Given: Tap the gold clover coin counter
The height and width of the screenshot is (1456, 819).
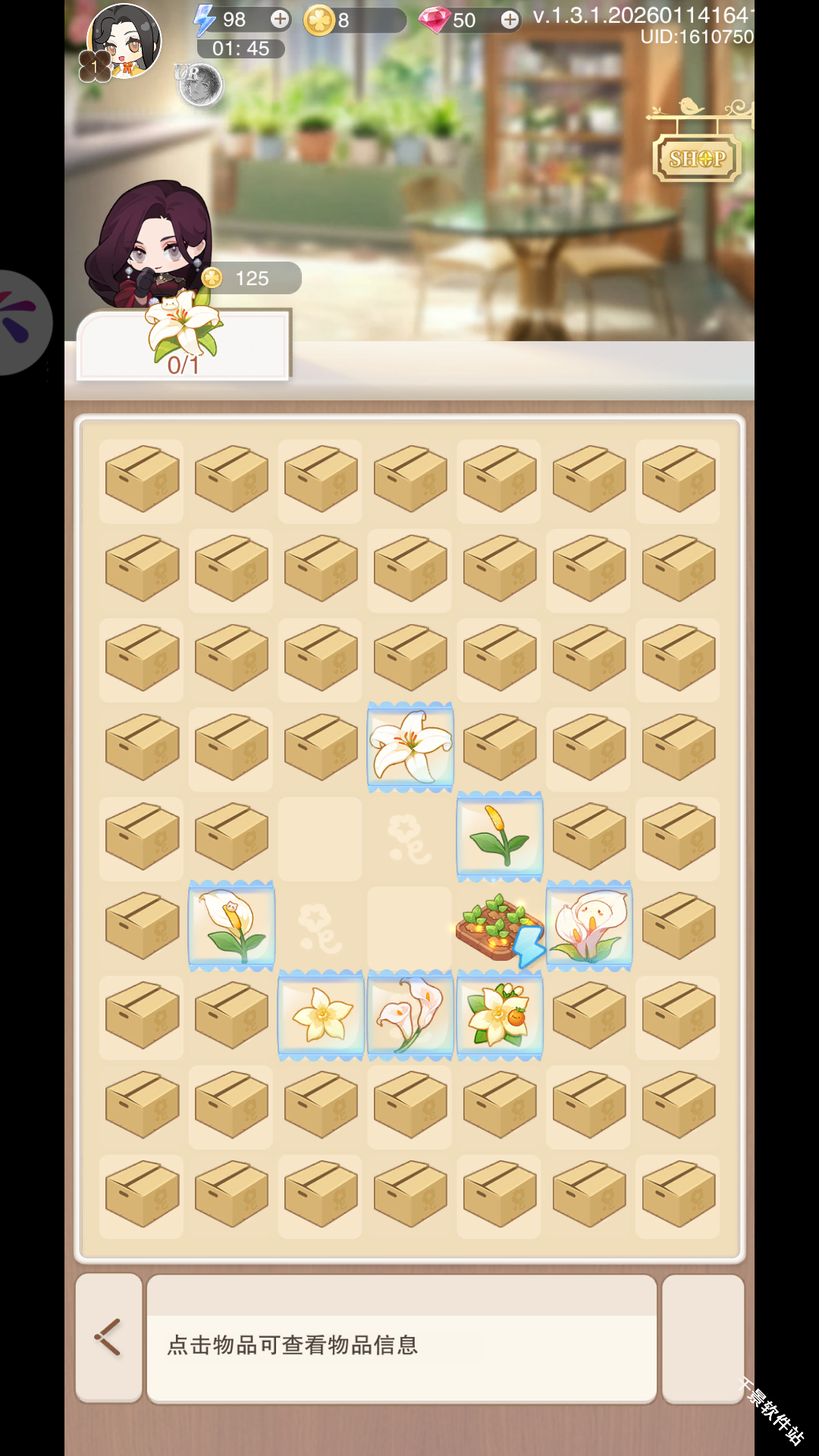Looking at the screenshot, I should [353, 20].
